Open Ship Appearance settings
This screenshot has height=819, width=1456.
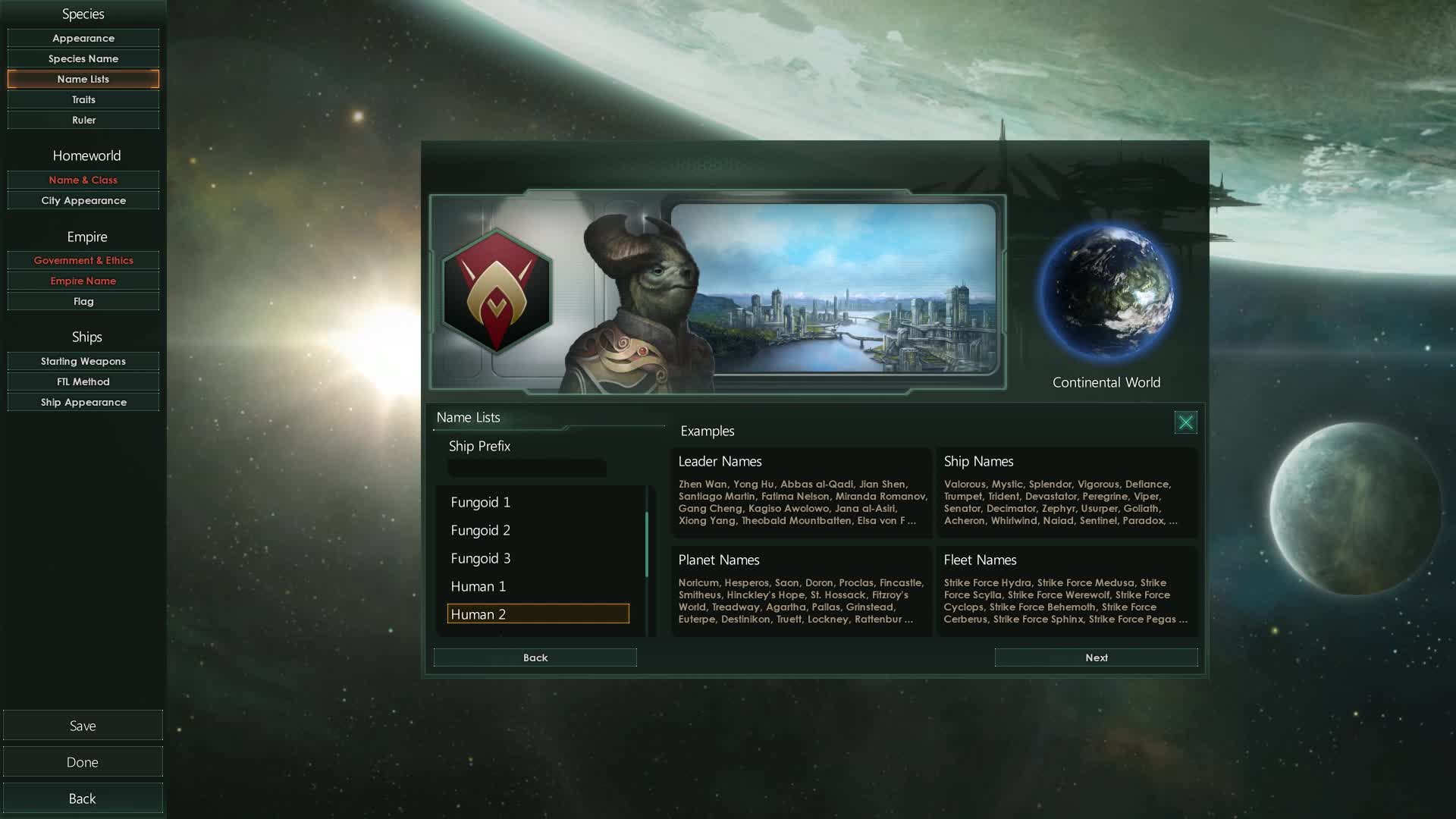point(83,402)
